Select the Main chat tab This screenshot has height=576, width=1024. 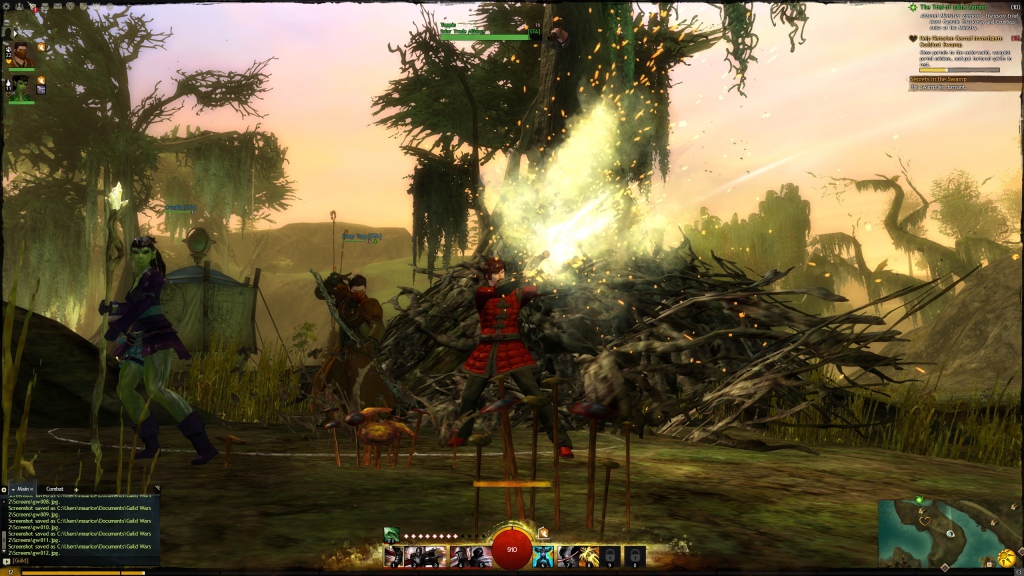[23, 489]
